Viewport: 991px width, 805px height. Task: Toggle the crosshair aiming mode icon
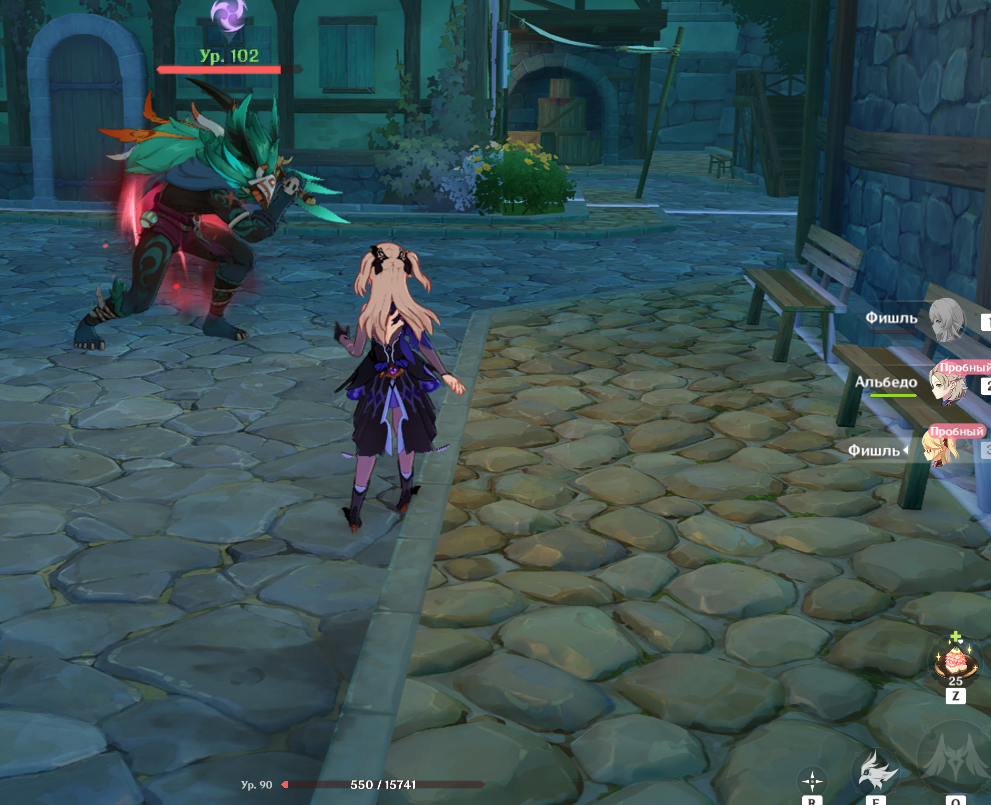pos(812,780)
